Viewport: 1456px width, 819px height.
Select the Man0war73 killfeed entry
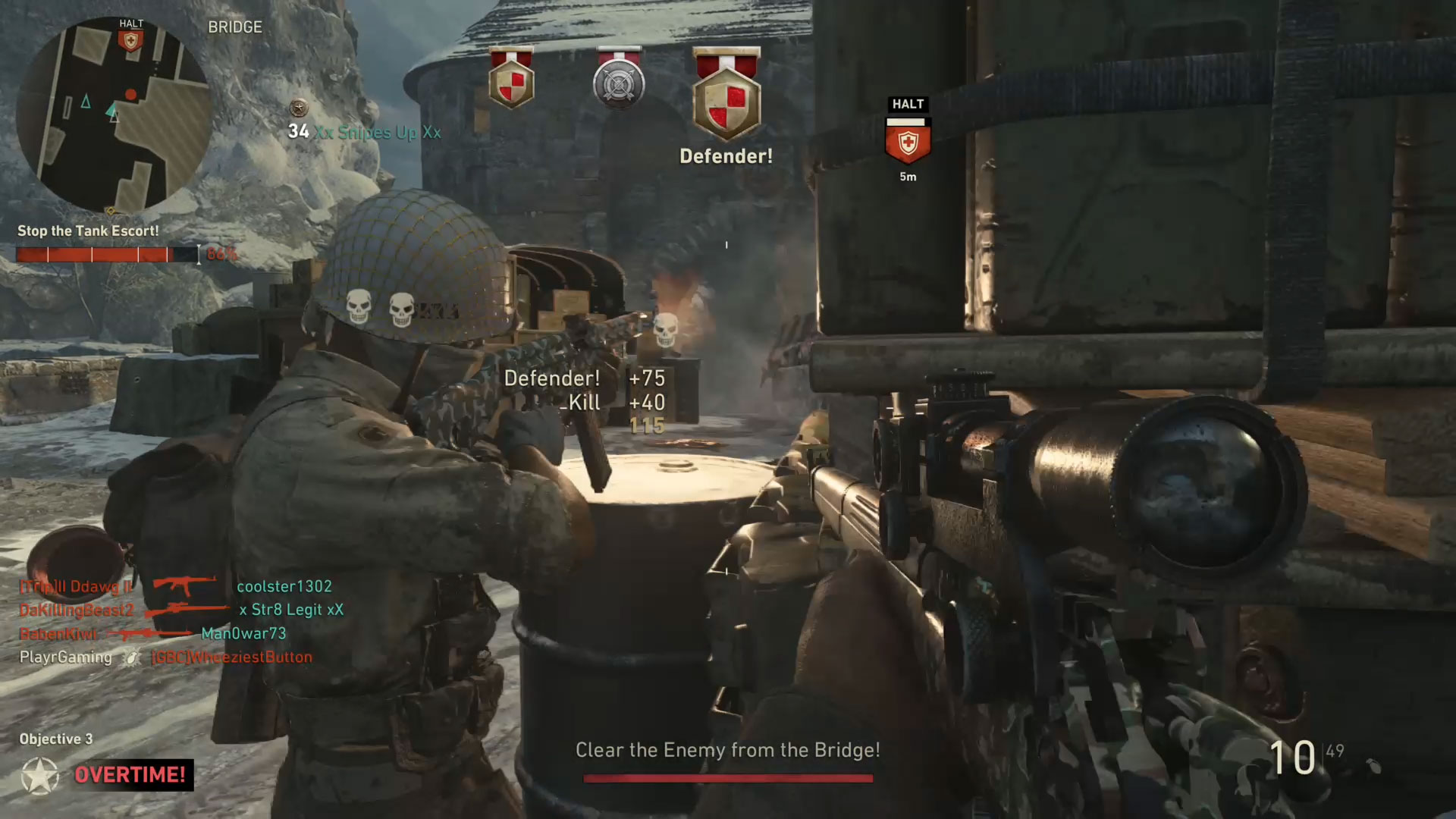(x=243, y=633)
